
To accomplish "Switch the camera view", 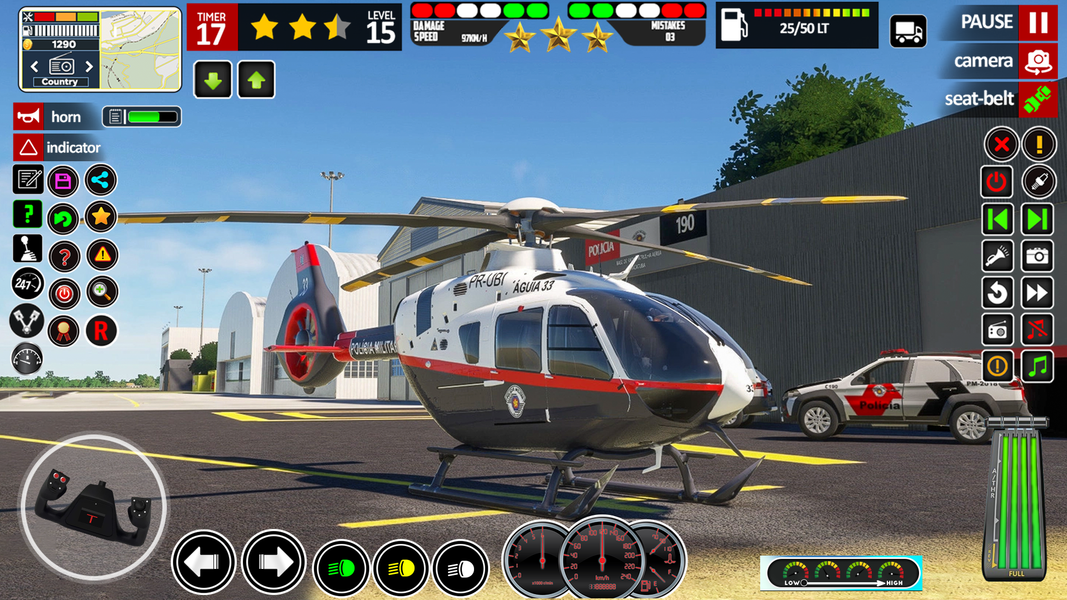I will pos(1038,61).
